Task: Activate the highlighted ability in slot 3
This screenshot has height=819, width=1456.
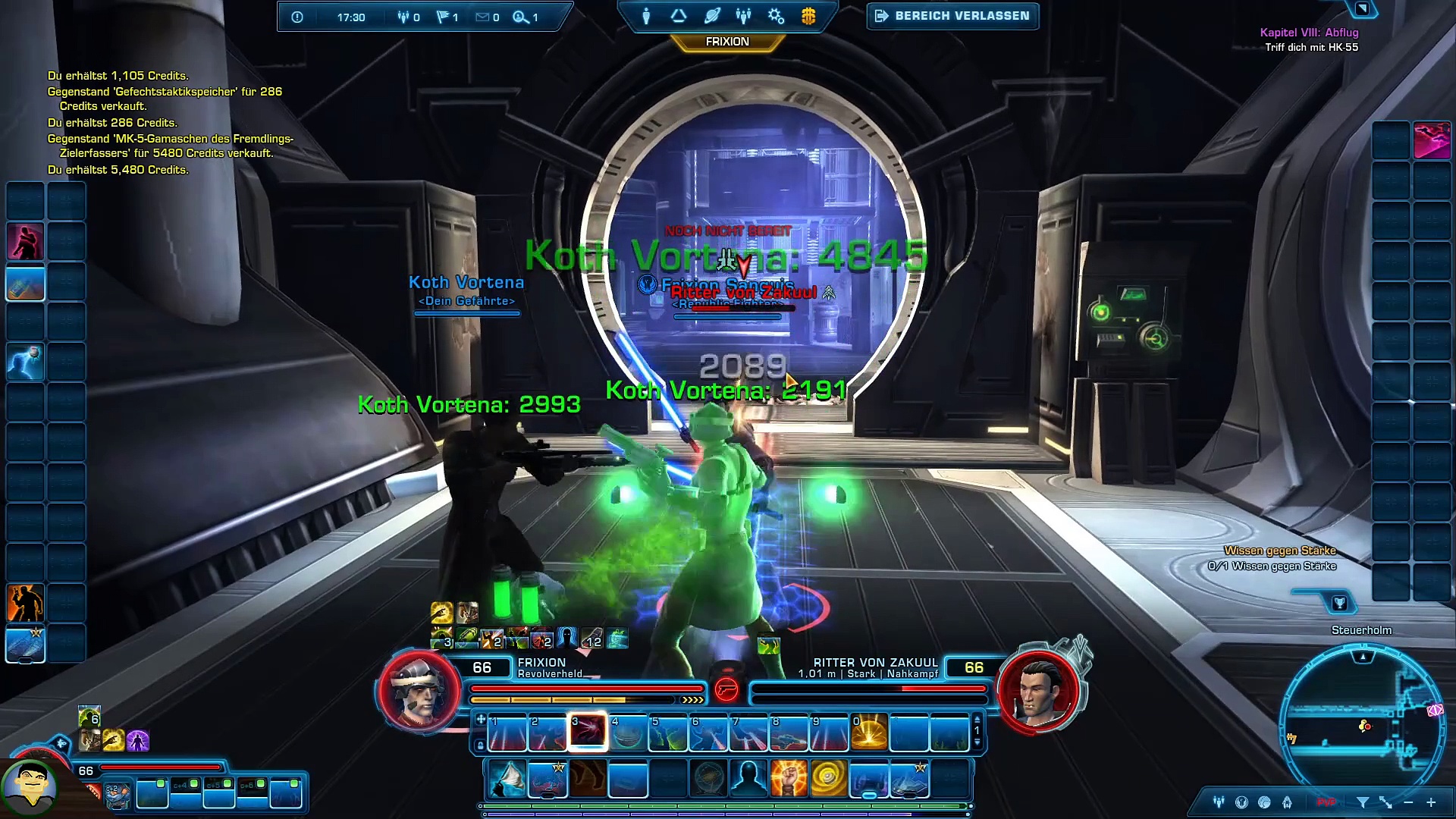Action: coord(588,732)
